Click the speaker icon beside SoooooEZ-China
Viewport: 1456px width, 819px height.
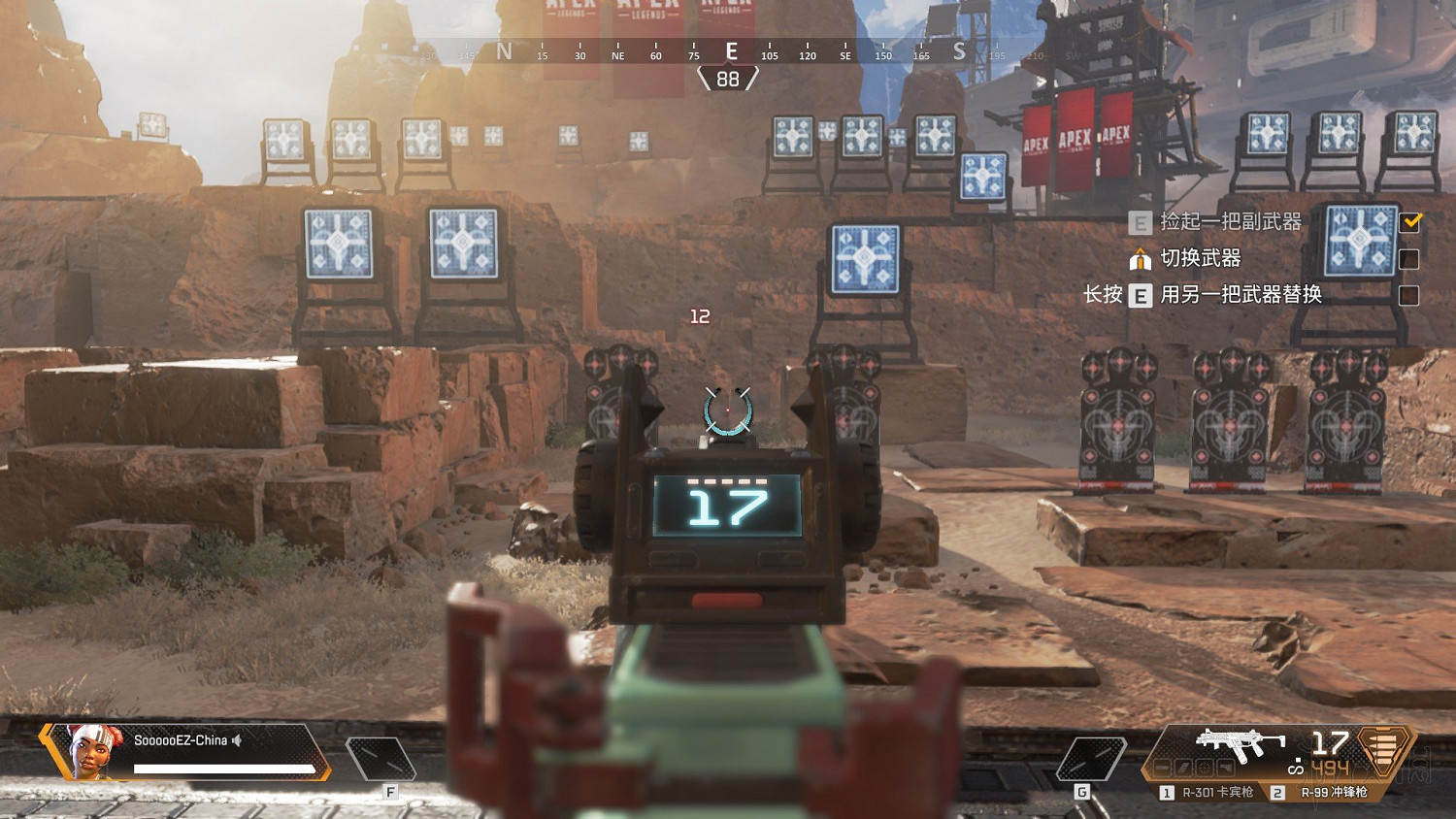(x=238, y=740)
